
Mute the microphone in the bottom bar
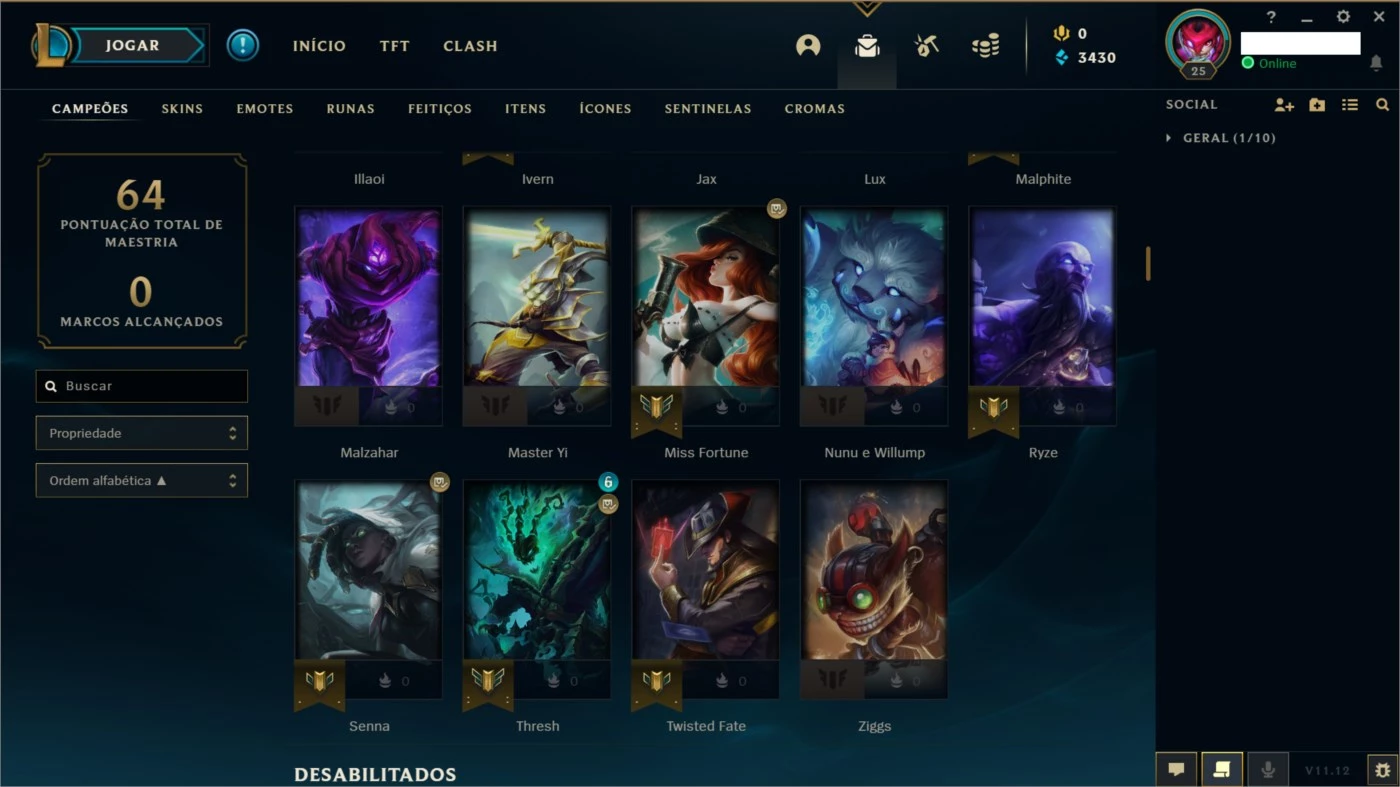tap(1268, 769)
